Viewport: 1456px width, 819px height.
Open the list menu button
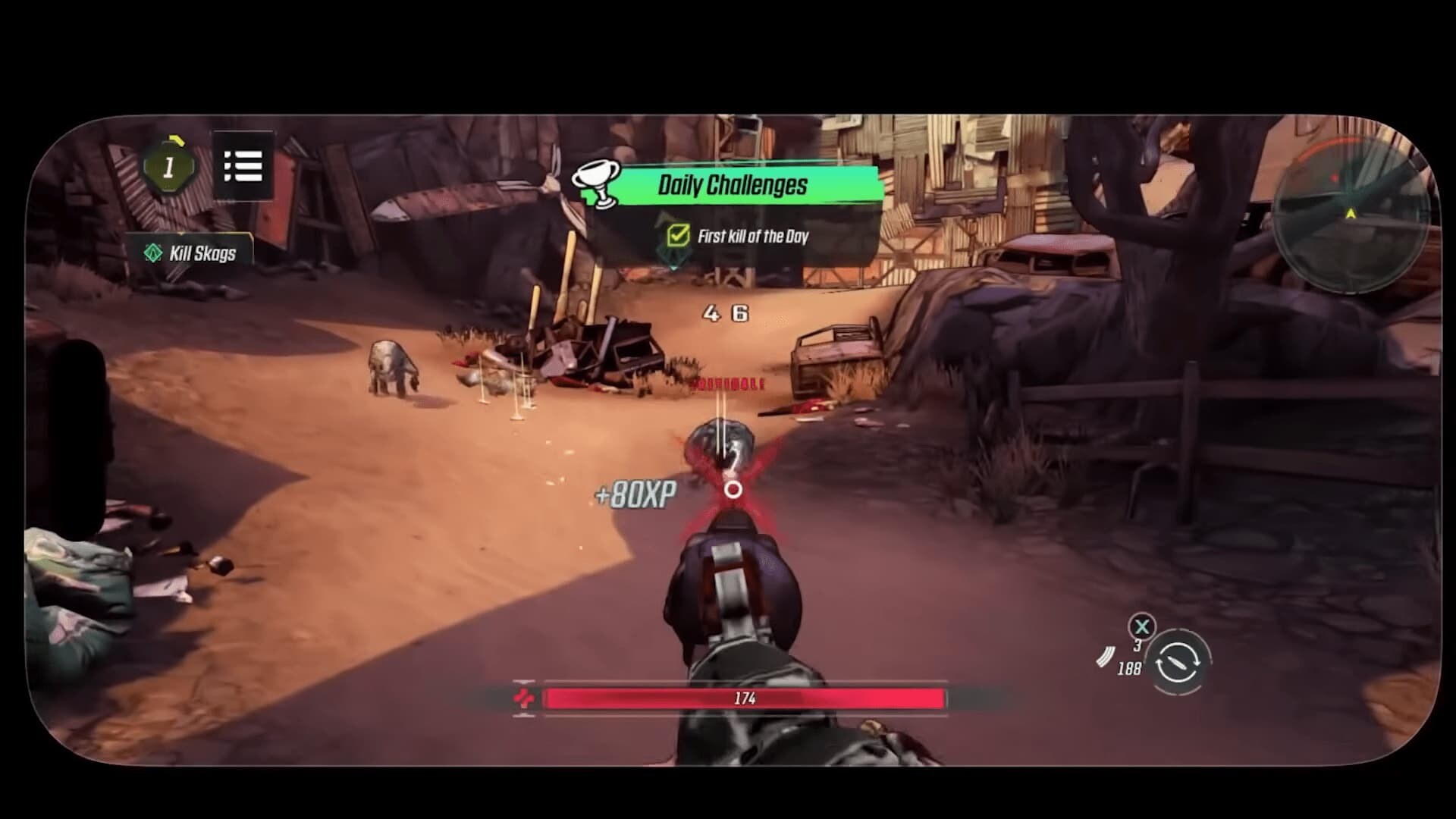coord(243,165)
